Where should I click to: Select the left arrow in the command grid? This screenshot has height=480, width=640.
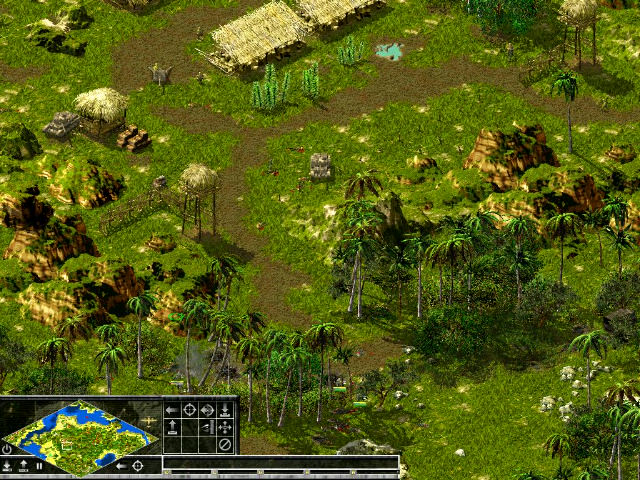172,410
